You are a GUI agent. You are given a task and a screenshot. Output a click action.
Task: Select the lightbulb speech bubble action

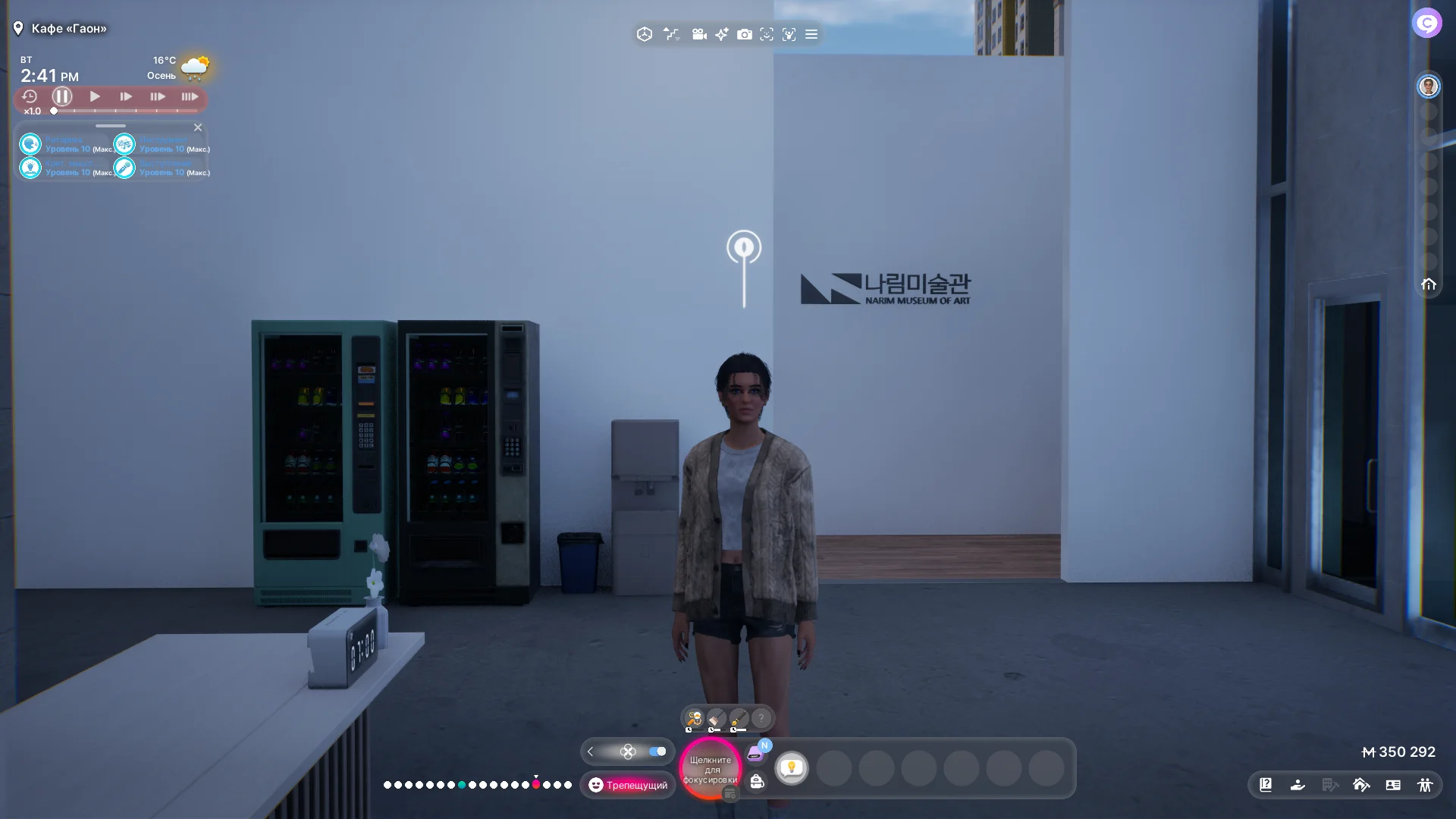[x=792, y=767]
